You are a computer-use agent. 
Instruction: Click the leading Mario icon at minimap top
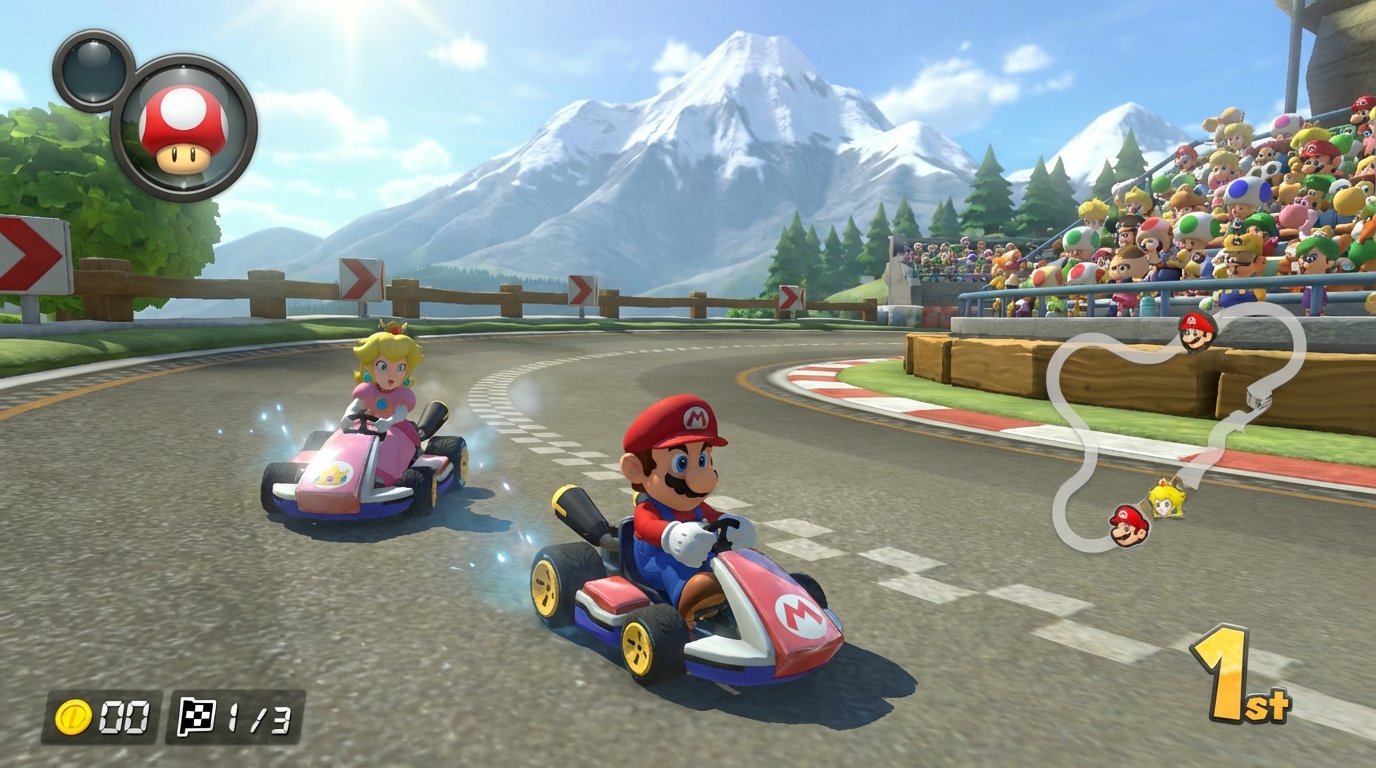[x=1196, y=332]
